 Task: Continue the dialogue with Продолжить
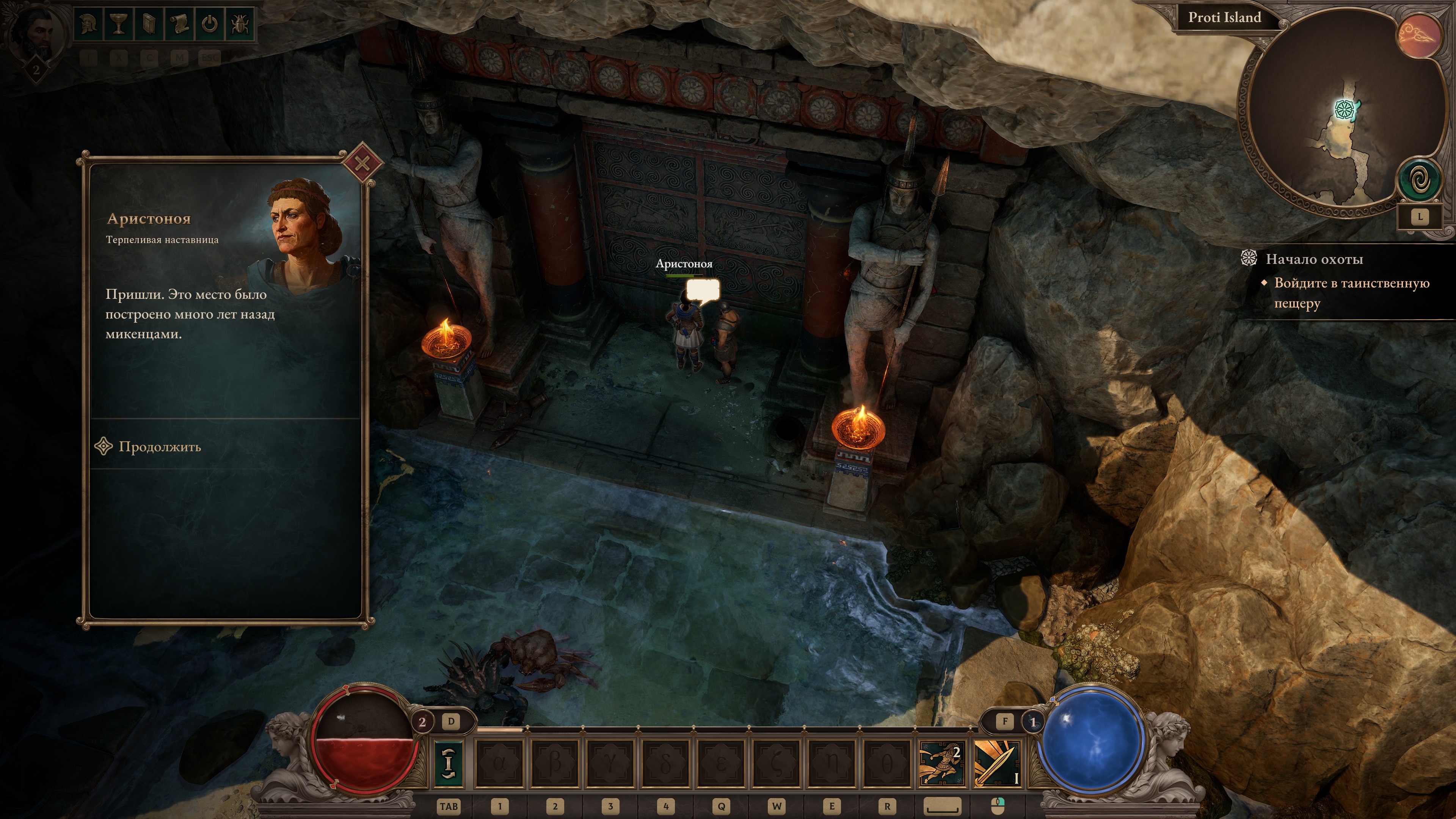point(159,447)
